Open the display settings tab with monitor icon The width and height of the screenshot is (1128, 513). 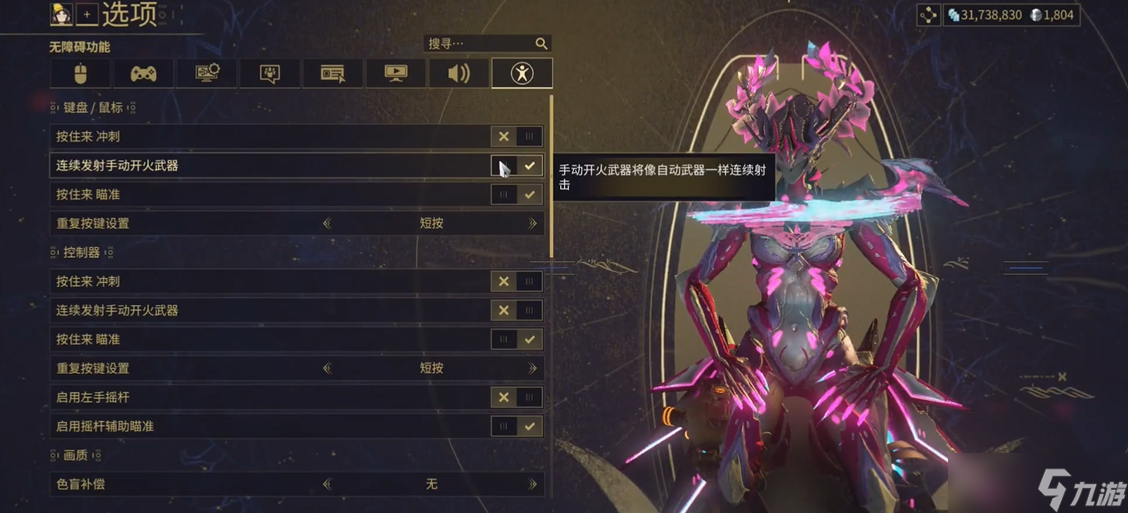tap(206, 73)
